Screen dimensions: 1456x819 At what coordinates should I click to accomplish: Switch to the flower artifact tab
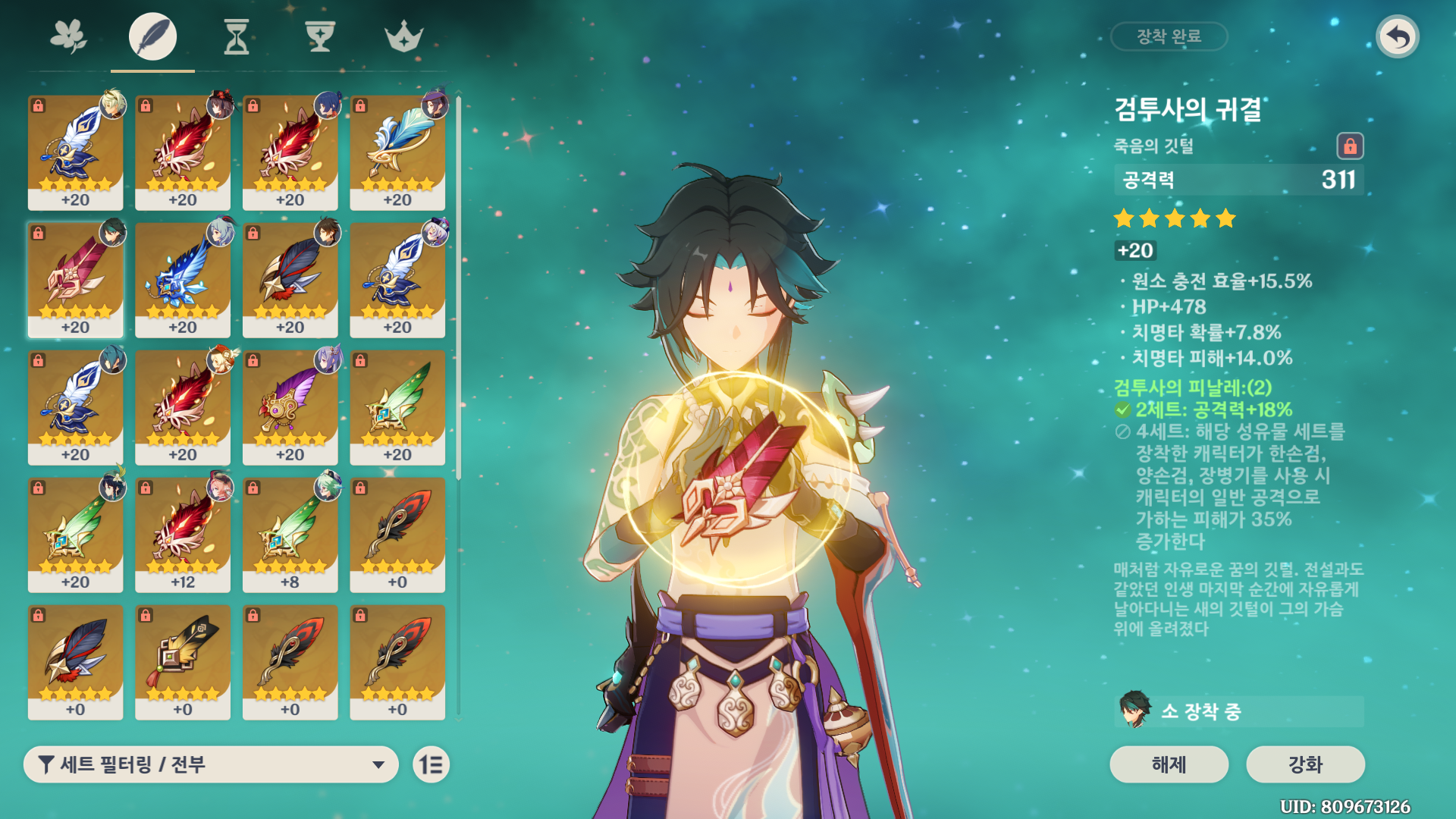(68, 36)
